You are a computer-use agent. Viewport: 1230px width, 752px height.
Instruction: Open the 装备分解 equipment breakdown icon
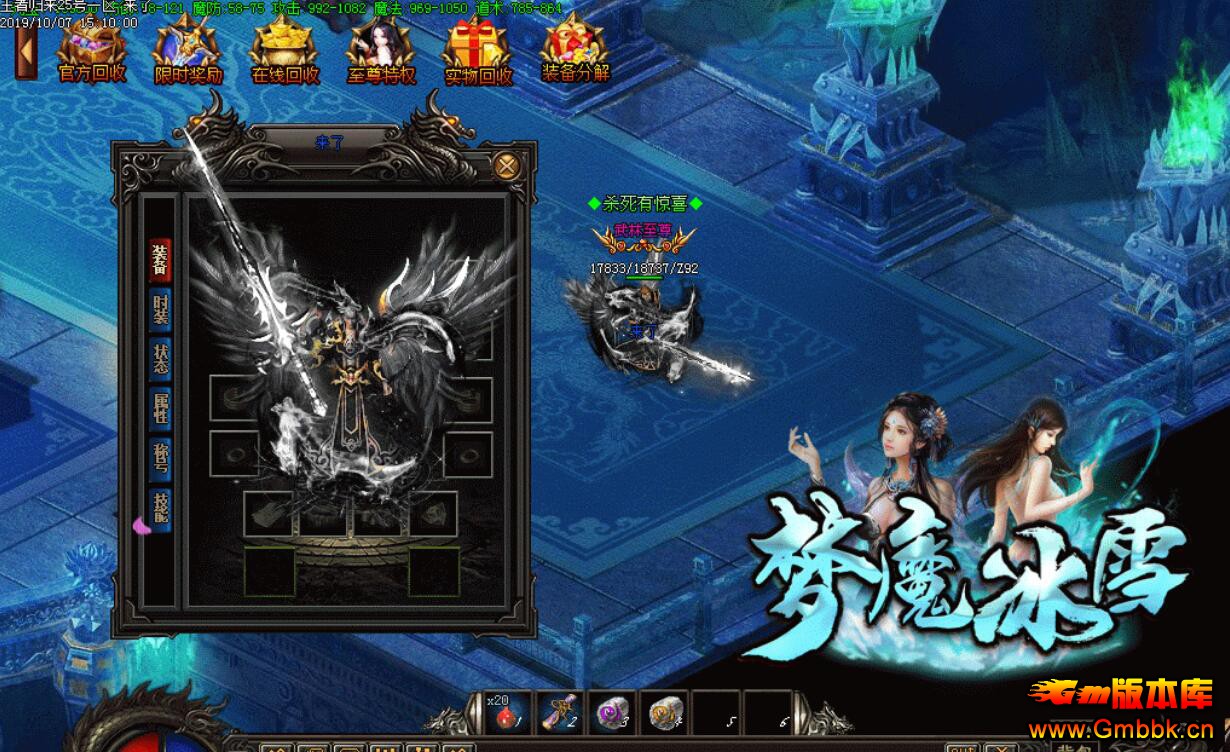[x=575, y=52]
